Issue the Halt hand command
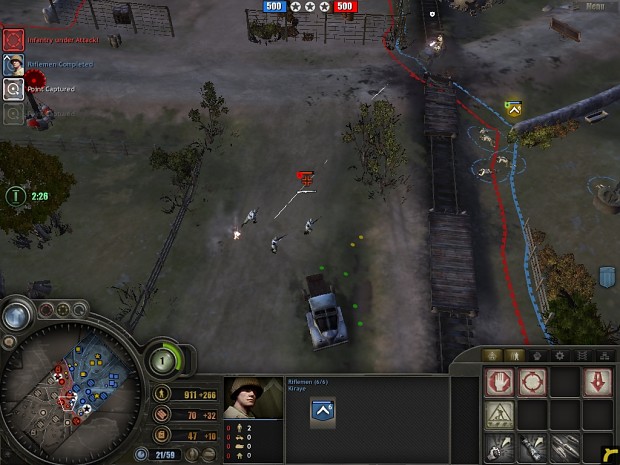 click(x=500, y=382)
